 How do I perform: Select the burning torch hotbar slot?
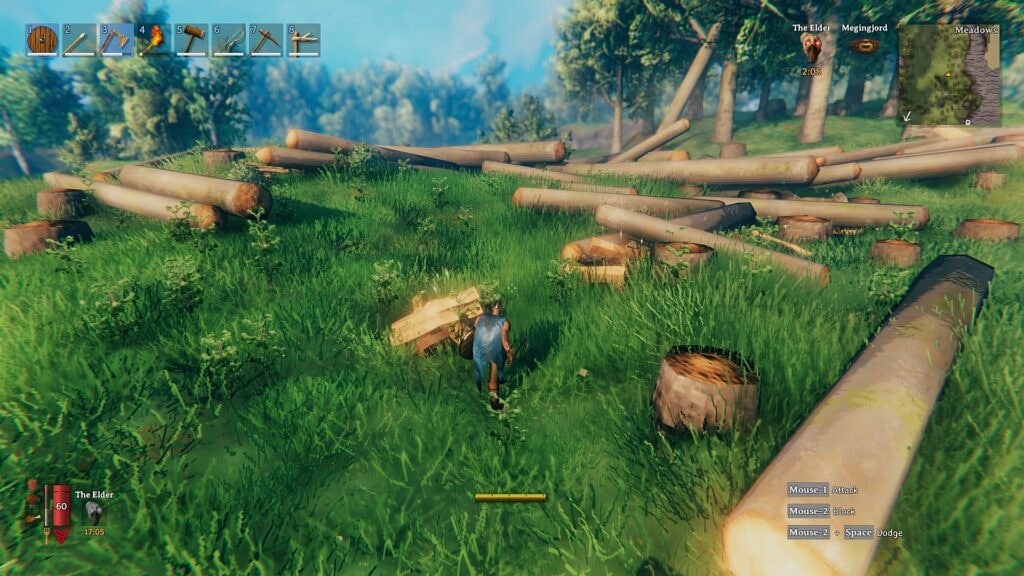coord(154,40)
